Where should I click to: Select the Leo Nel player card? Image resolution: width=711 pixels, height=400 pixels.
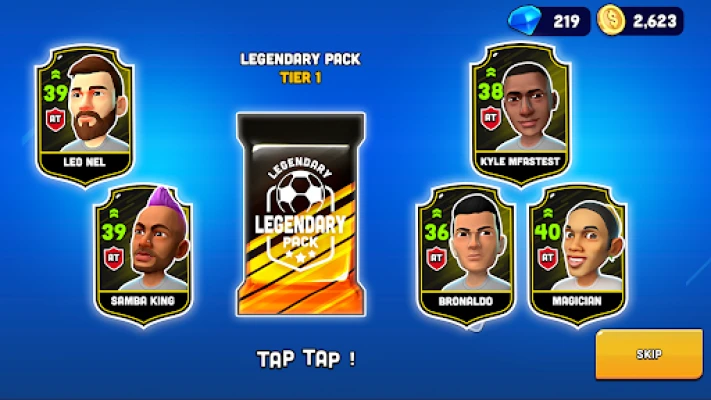click(x=84, y=114)
